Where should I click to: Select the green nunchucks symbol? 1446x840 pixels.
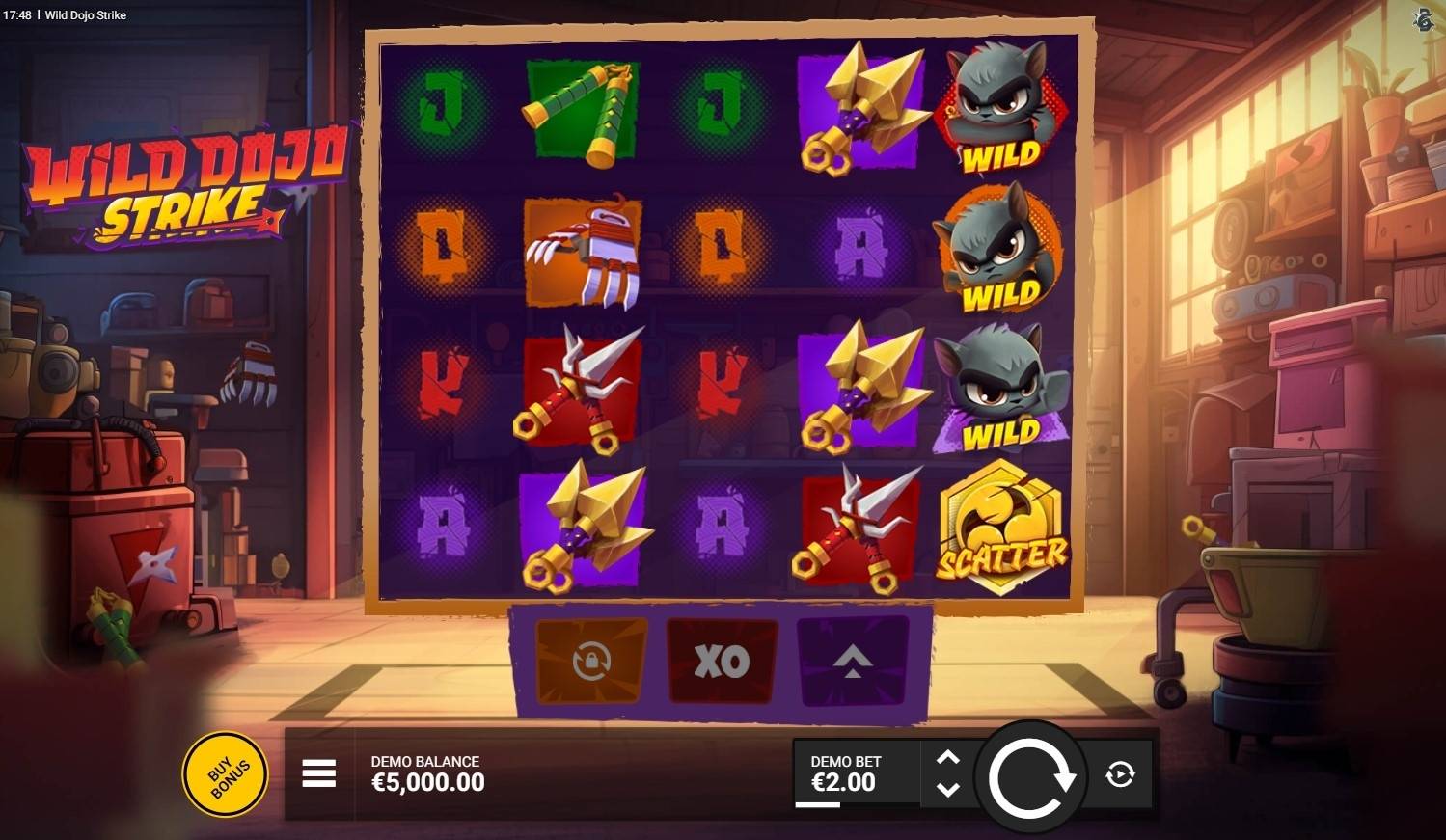click(x=579, y=109)
